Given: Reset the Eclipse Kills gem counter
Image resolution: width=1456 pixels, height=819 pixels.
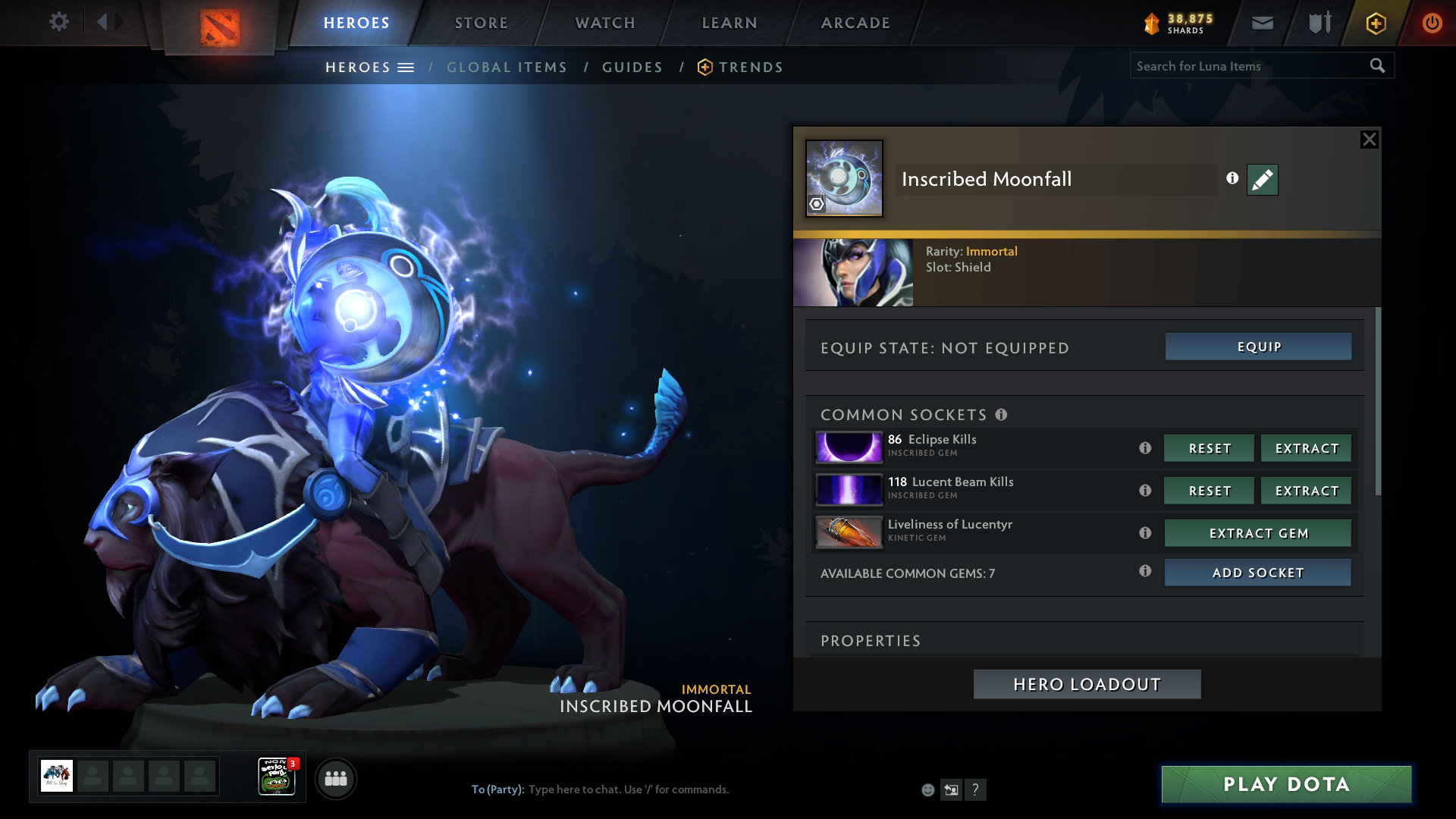Looking at the screenshot, I should tap(1209, 448).
